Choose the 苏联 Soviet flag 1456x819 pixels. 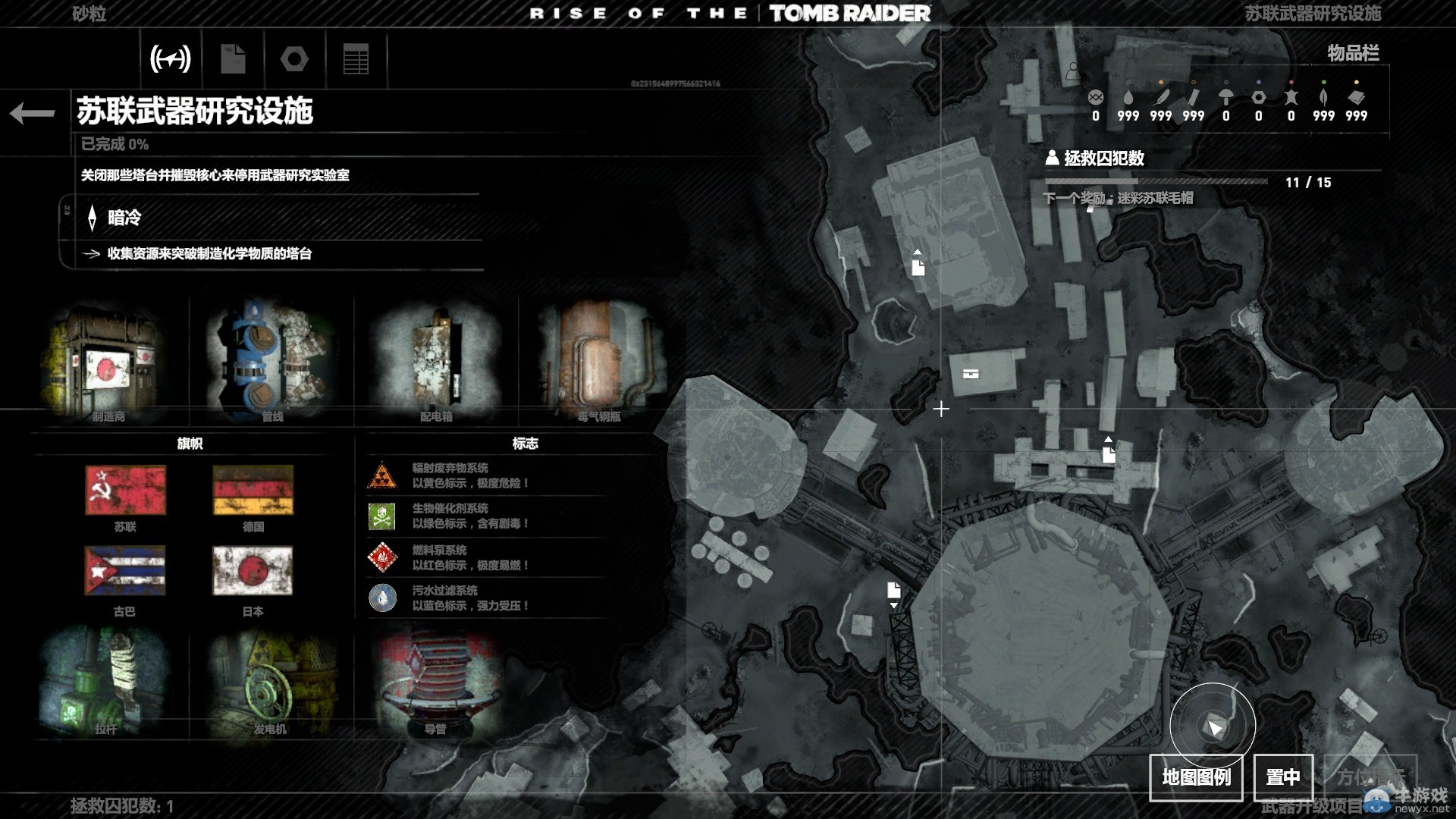pyautogui.click(x=125, y=491)
